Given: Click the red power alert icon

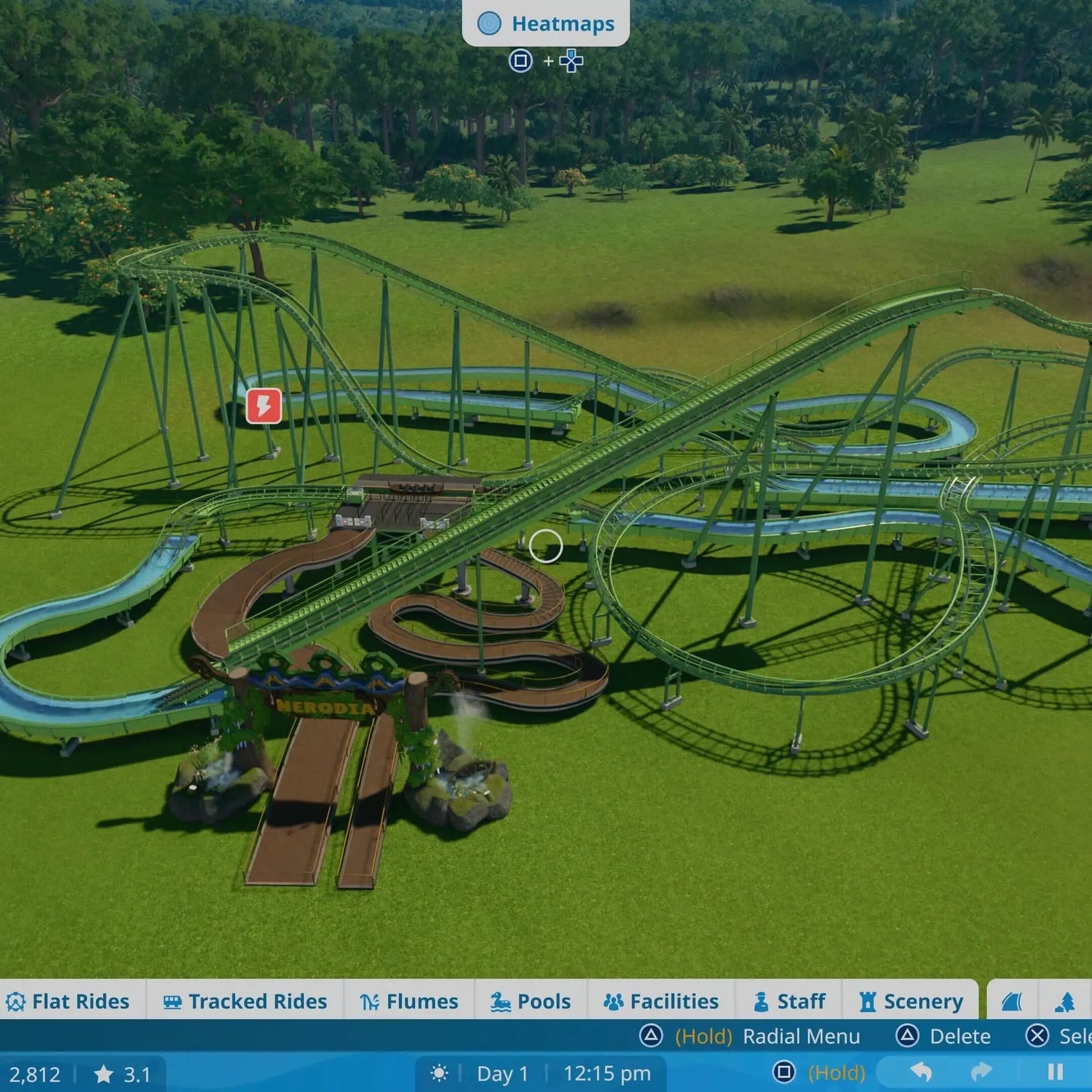Looking at the screenshot, I should (x=264, y=405).
